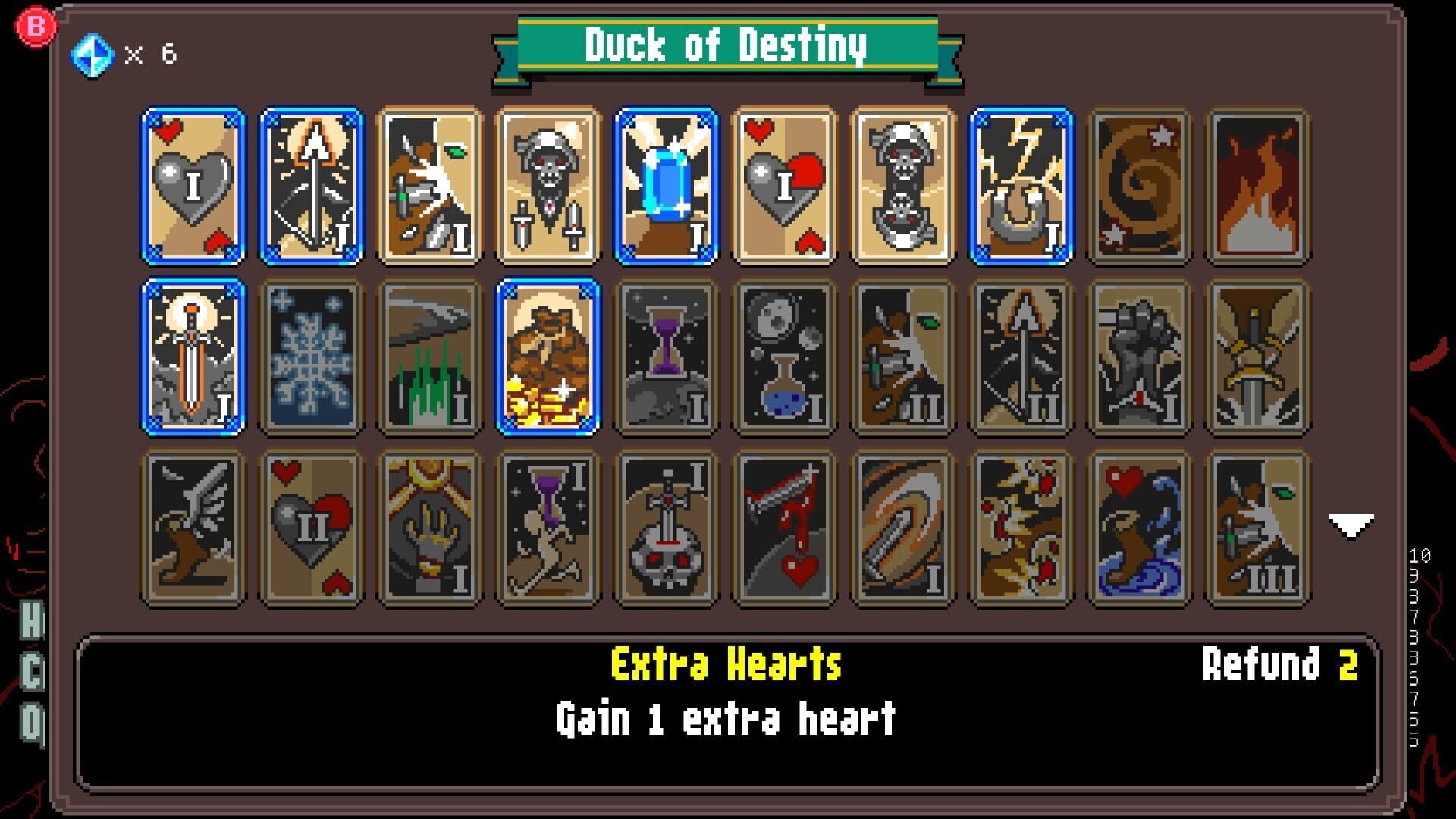
Task: Pick the golden treasure bag card
Action: click(x=546, y=356)
